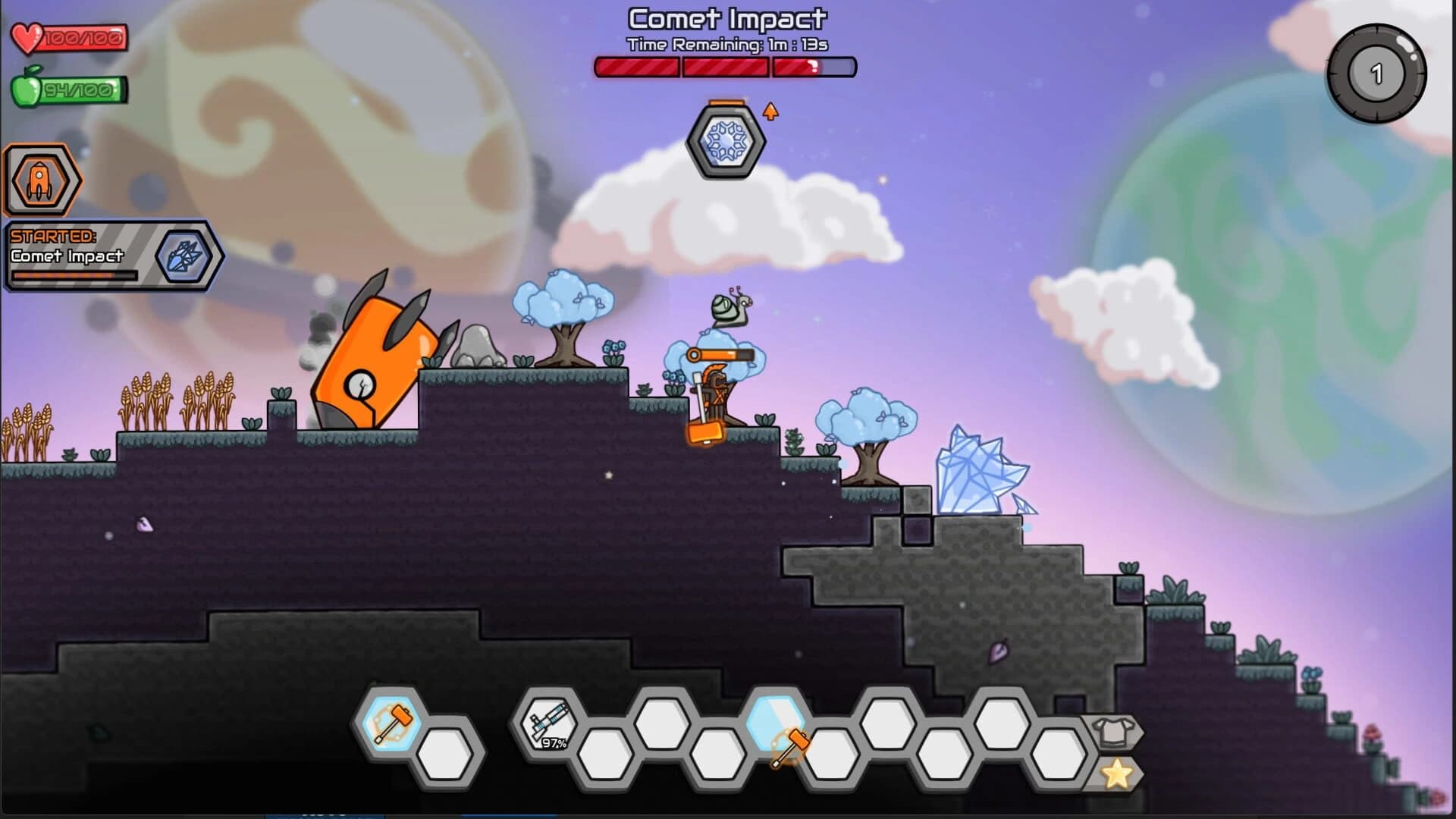Click the gold star slot below the equipment slot
The width and height of the screenshot is (1456, 819).
click(1115, 773)
